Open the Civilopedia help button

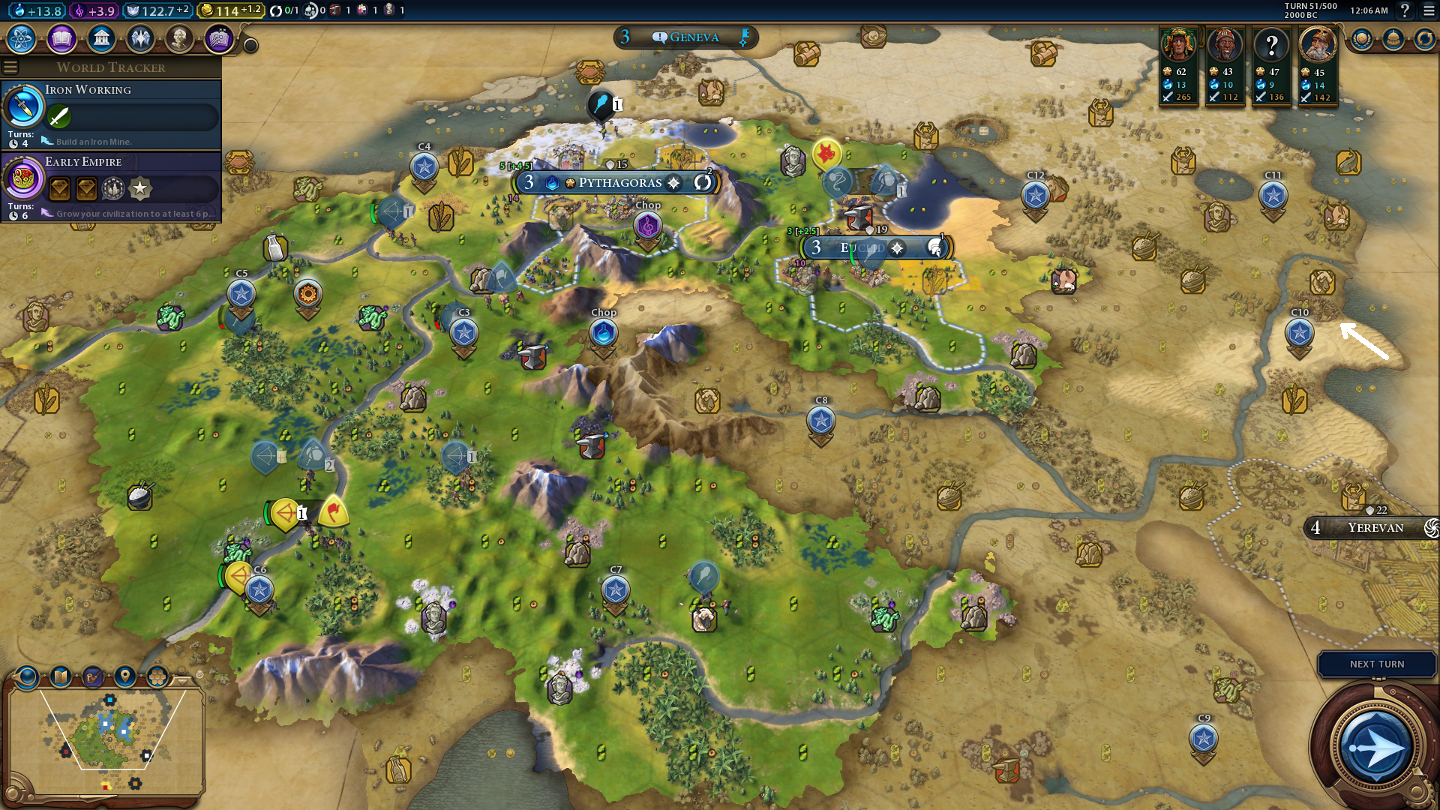(1405, 11)
